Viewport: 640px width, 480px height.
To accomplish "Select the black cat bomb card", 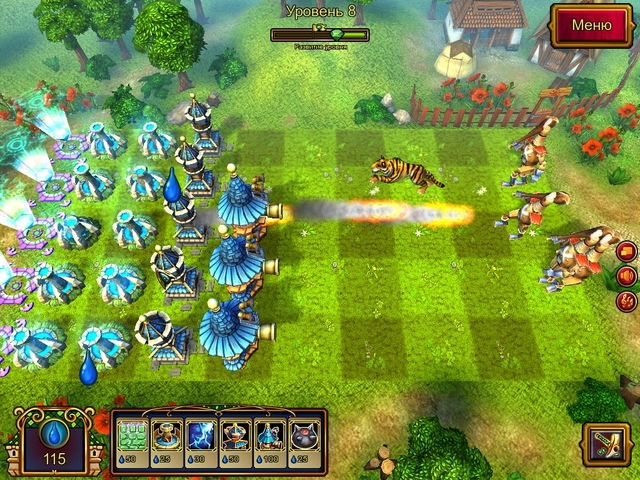I will [304, 436].
